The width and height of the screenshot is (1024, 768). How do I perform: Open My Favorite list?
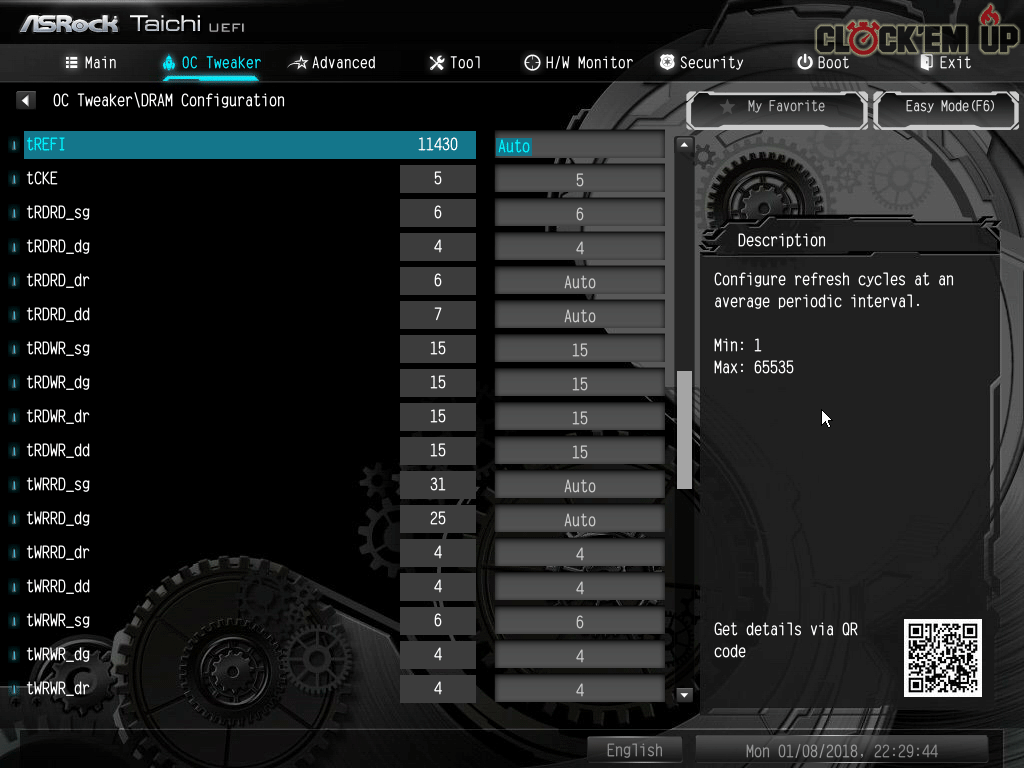tap(776, 107)
